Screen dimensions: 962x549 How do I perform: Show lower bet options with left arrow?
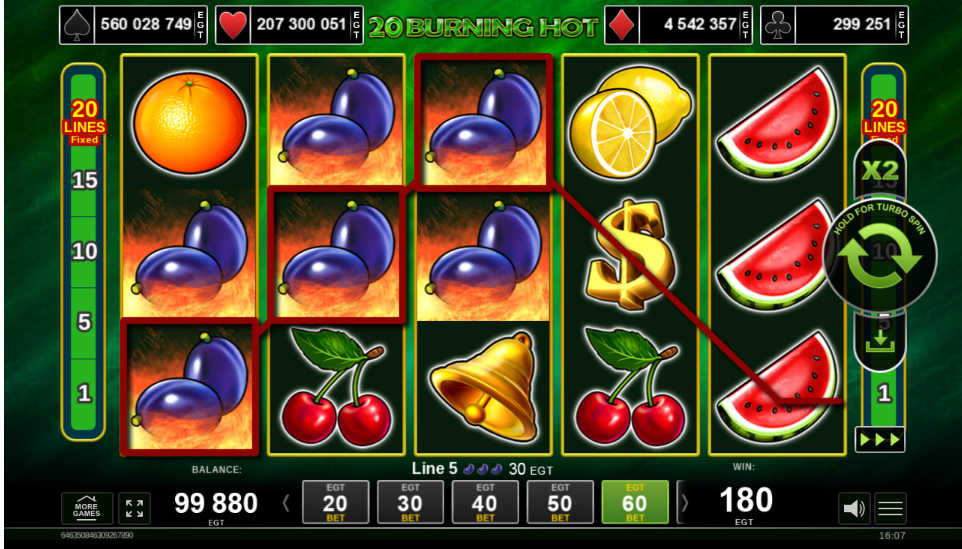click(x=286, y=503)
